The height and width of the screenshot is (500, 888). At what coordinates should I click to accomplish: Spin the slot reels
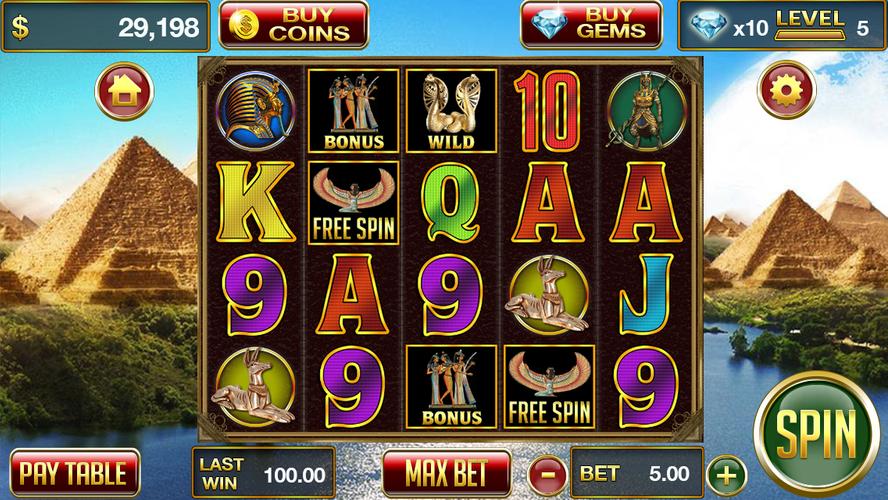tap(817, 434)
